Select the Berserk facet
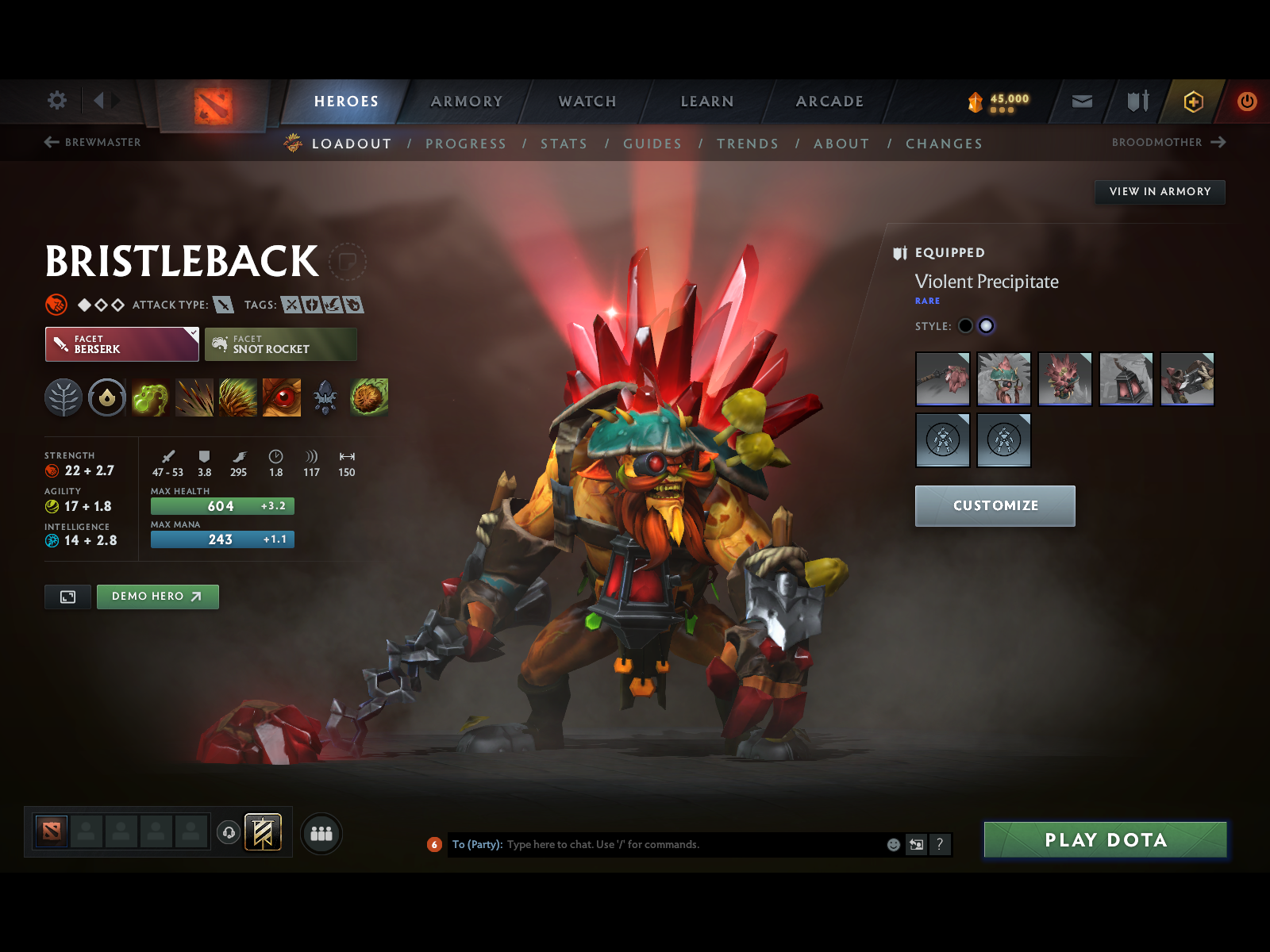 [x=121, y=344]
